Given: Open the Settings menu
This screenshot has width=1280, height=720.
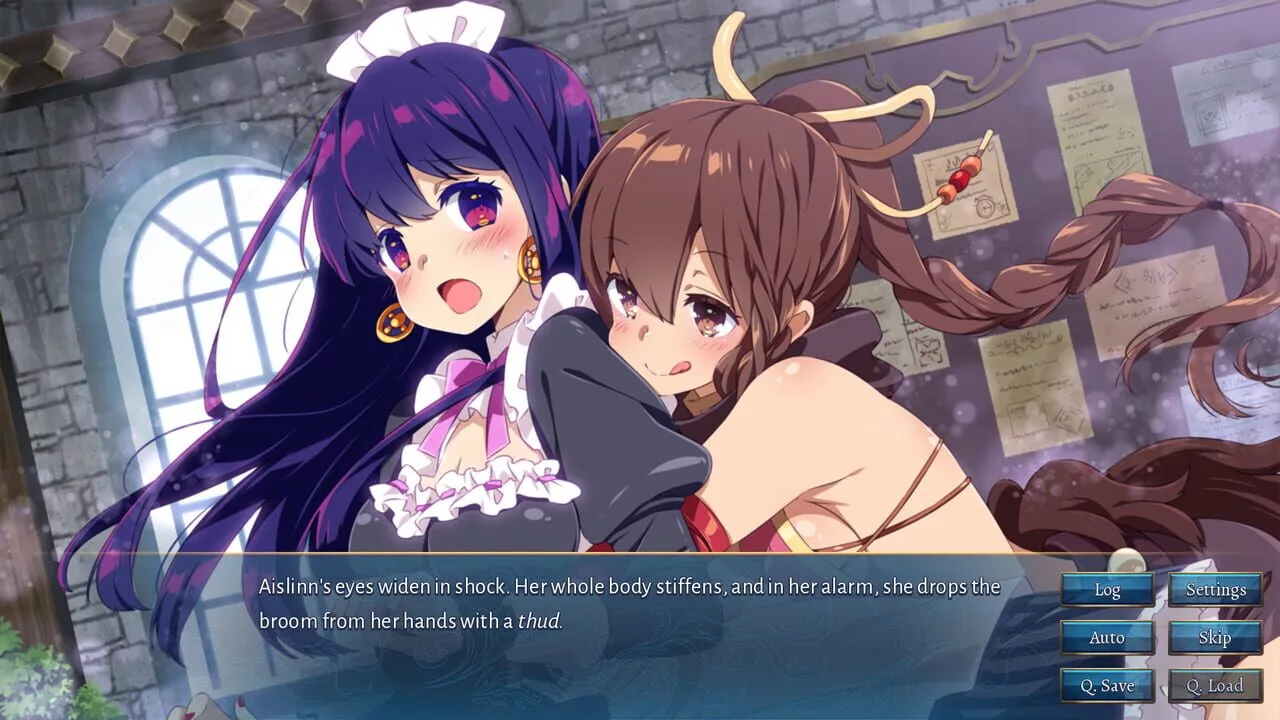Looking at the screenshot, I should (1215, 589).
